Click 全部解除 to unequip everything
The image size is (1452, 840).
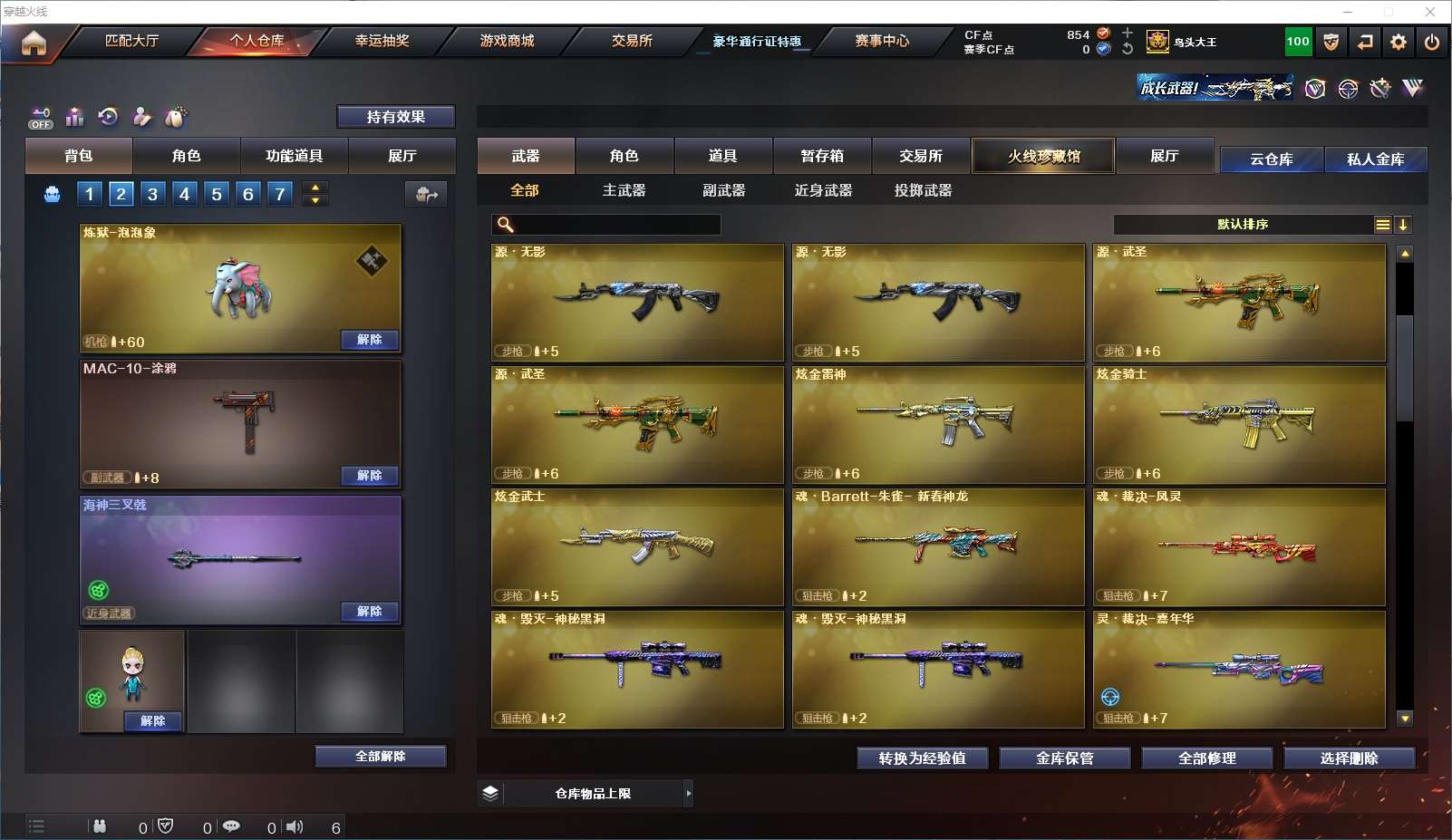coord(380,757)
